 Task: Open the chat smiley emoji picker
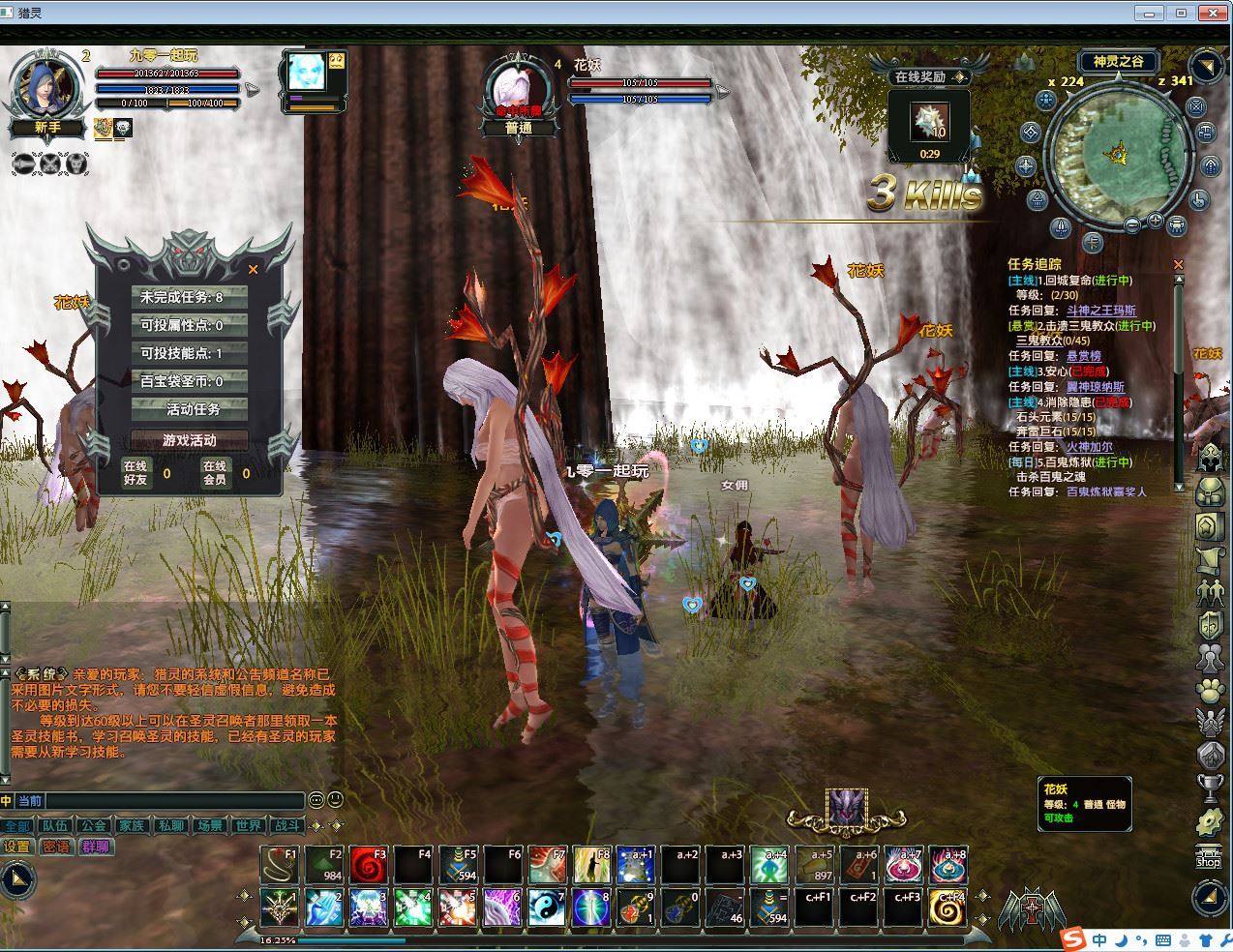(334, 800)
